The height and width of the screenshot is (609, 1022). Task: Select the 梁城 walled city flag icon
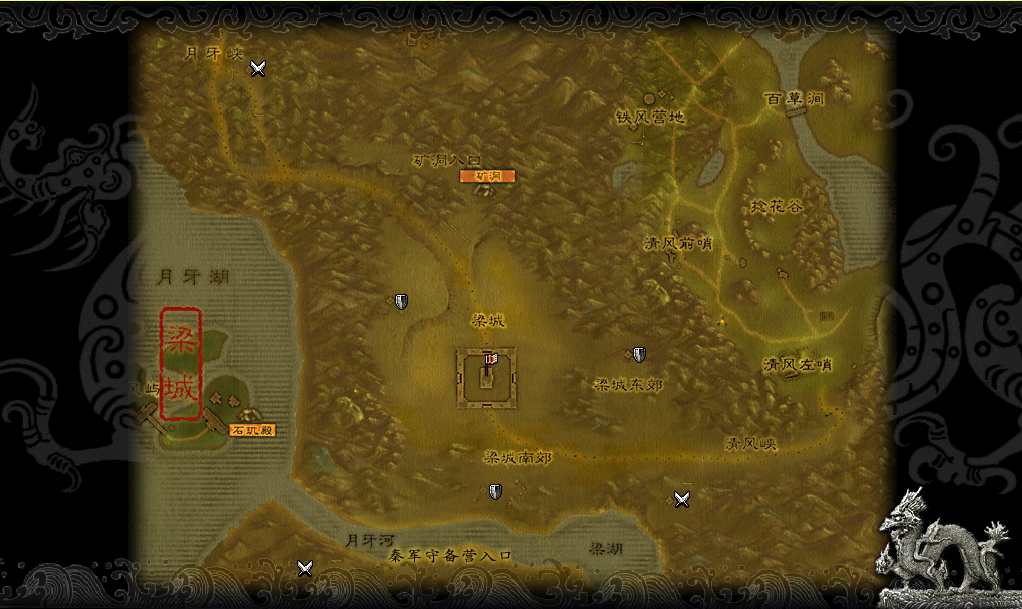click(x=489, y=361)
